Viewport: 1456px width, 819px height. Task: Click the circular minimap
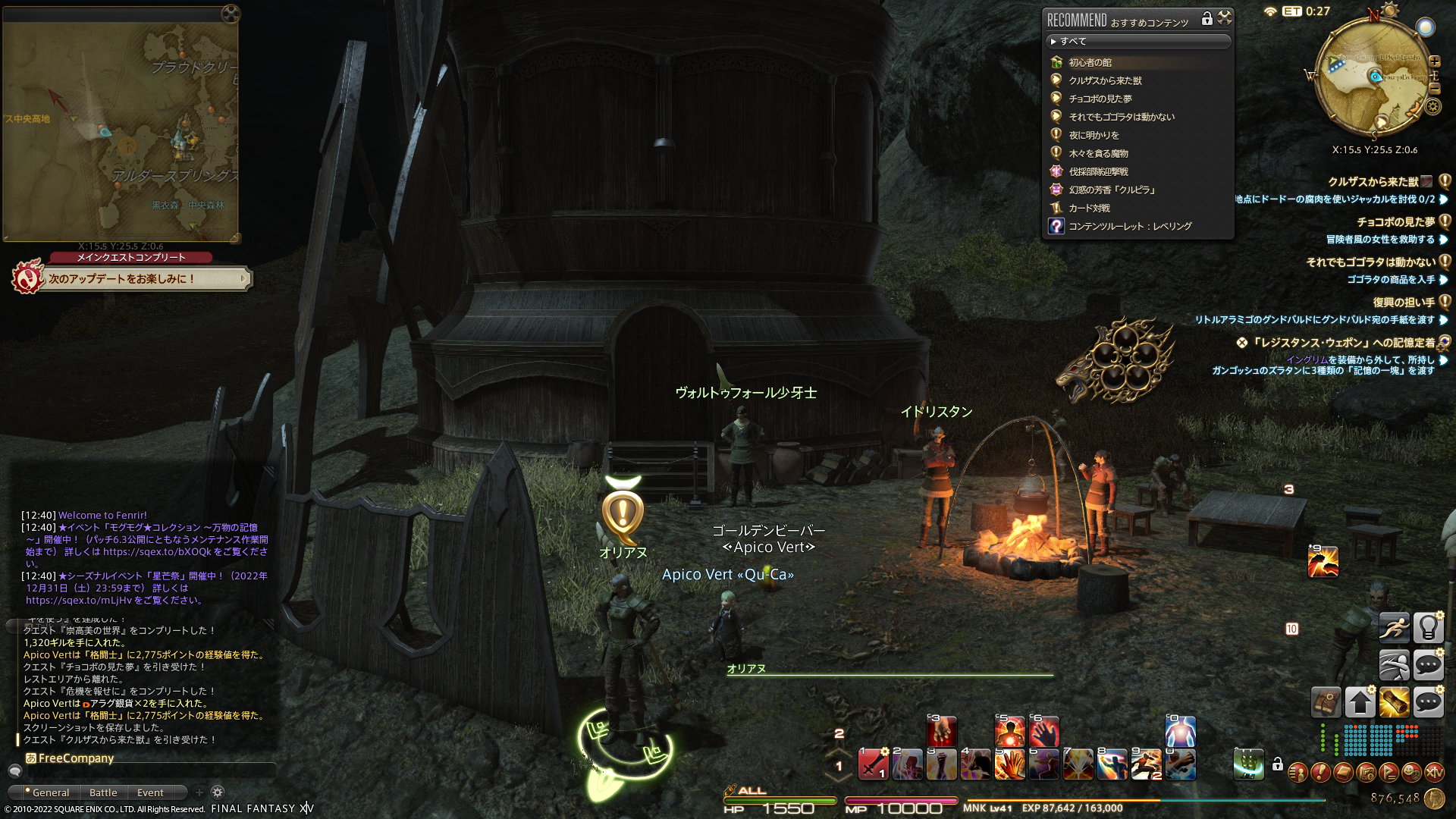[1374, 76]
